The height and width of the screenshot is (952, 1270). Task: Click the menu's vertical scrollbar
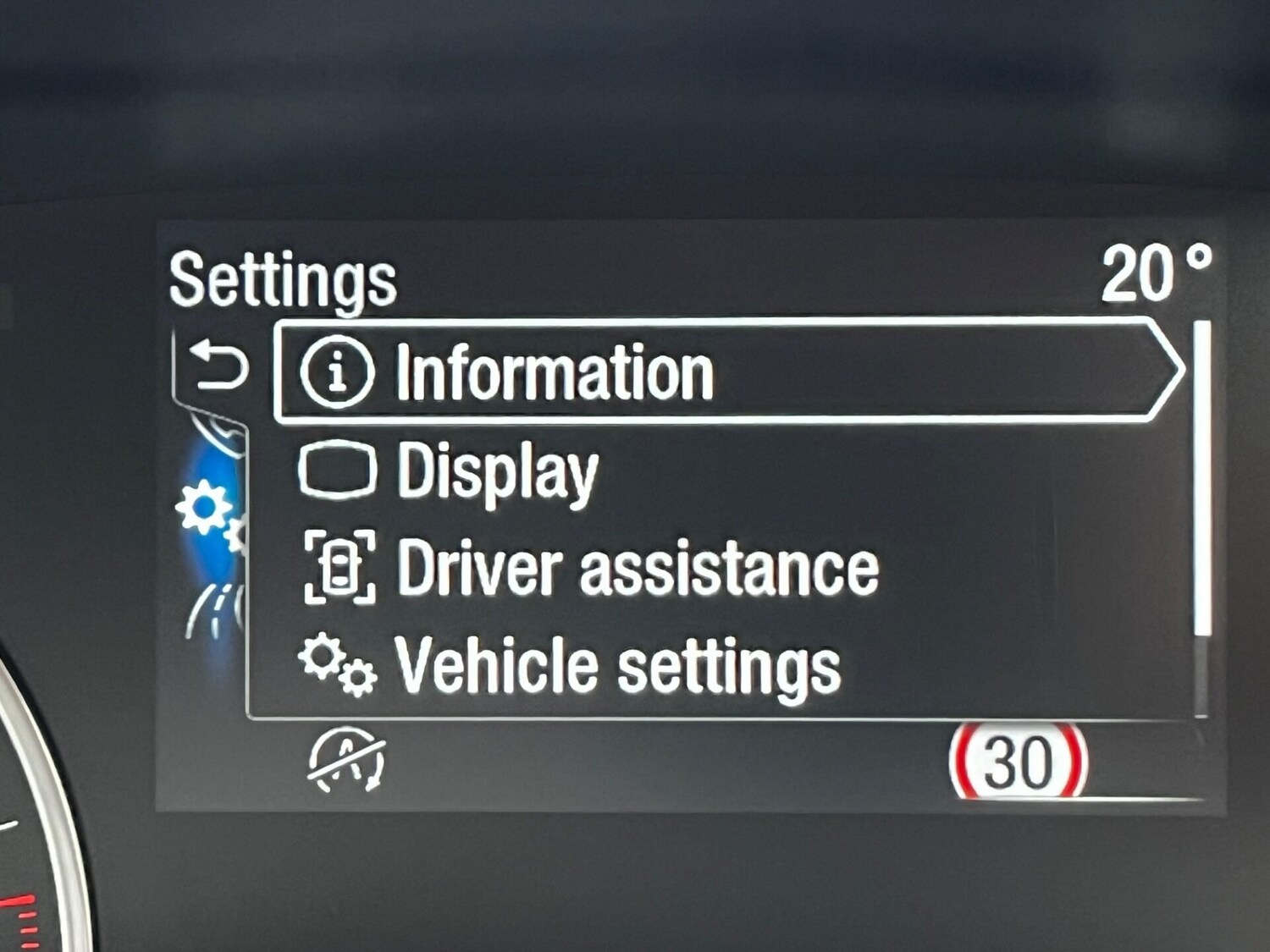[1201, 478]
